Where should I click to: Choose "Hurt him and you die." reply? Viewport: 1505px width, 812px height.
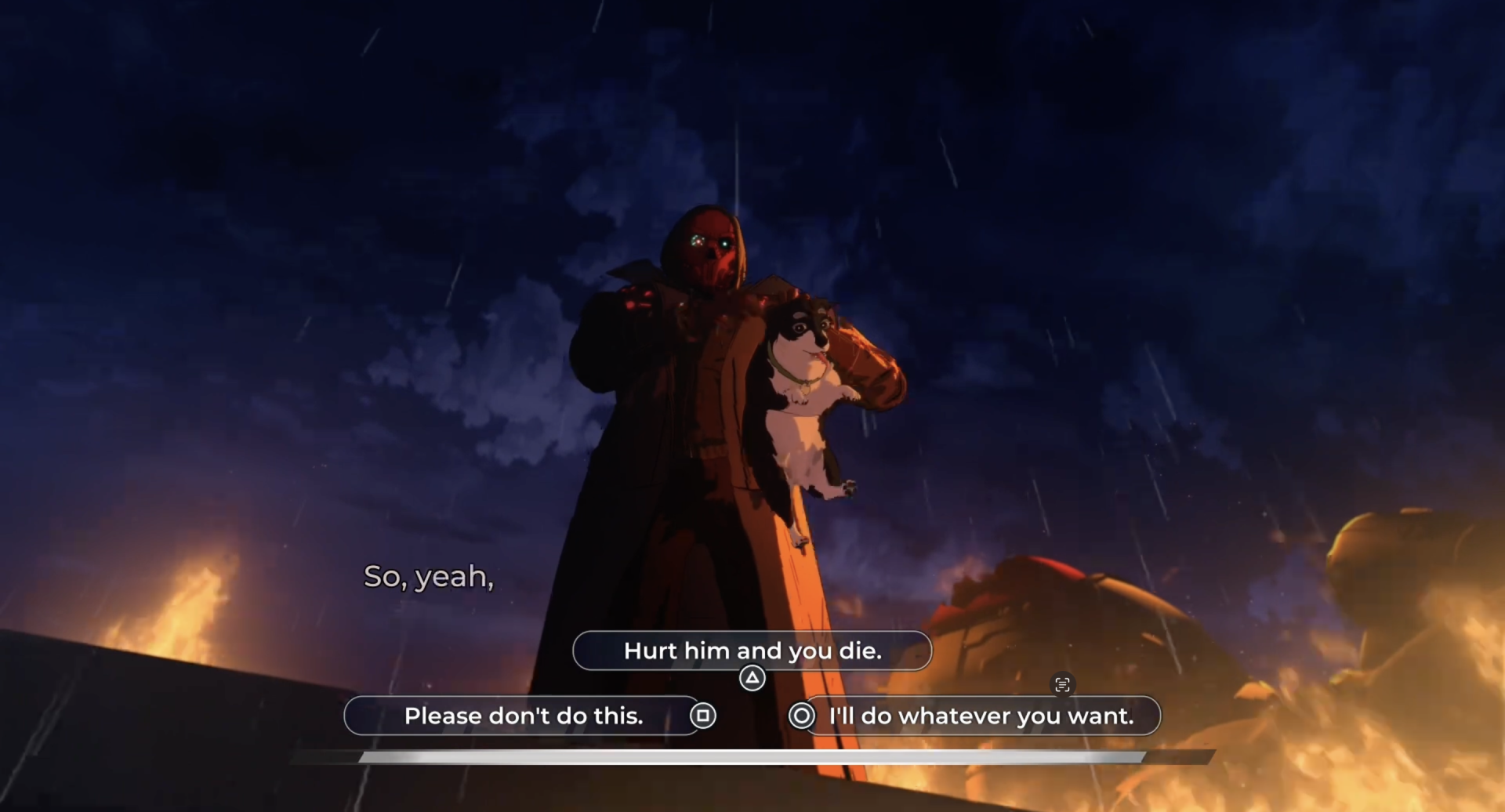coord(752,651)
